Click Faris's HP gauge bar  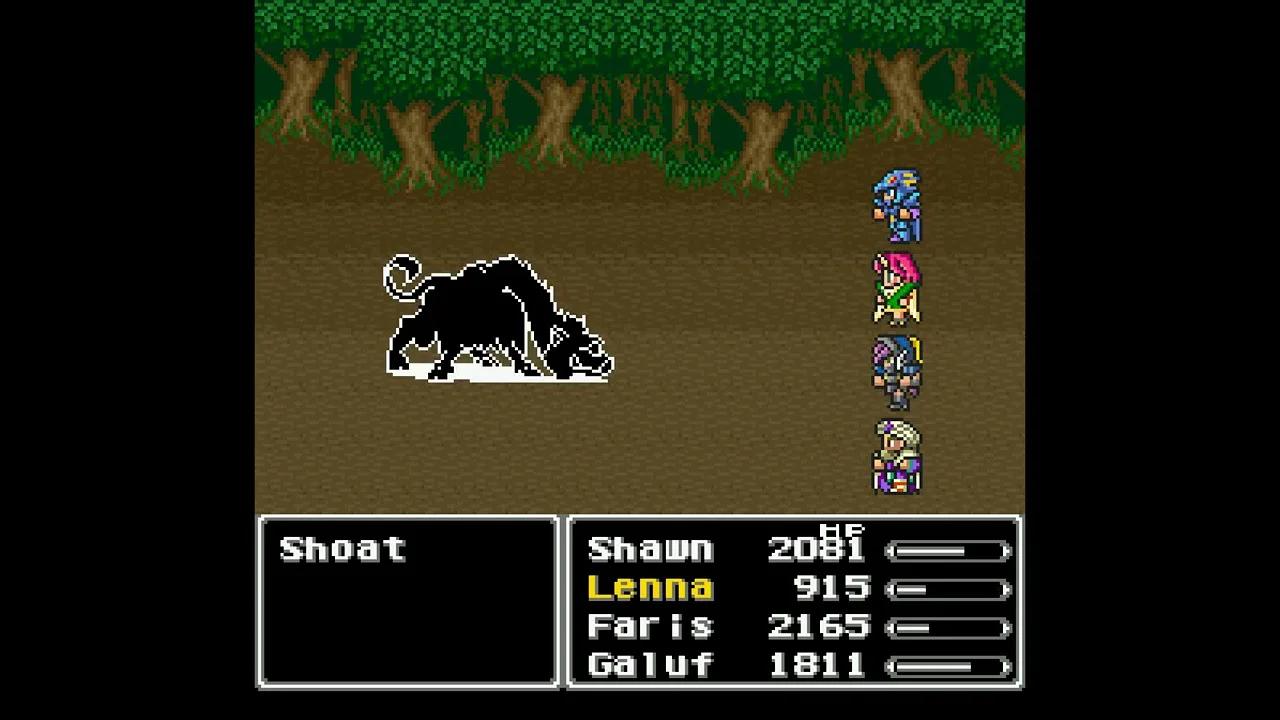(950, 626)
